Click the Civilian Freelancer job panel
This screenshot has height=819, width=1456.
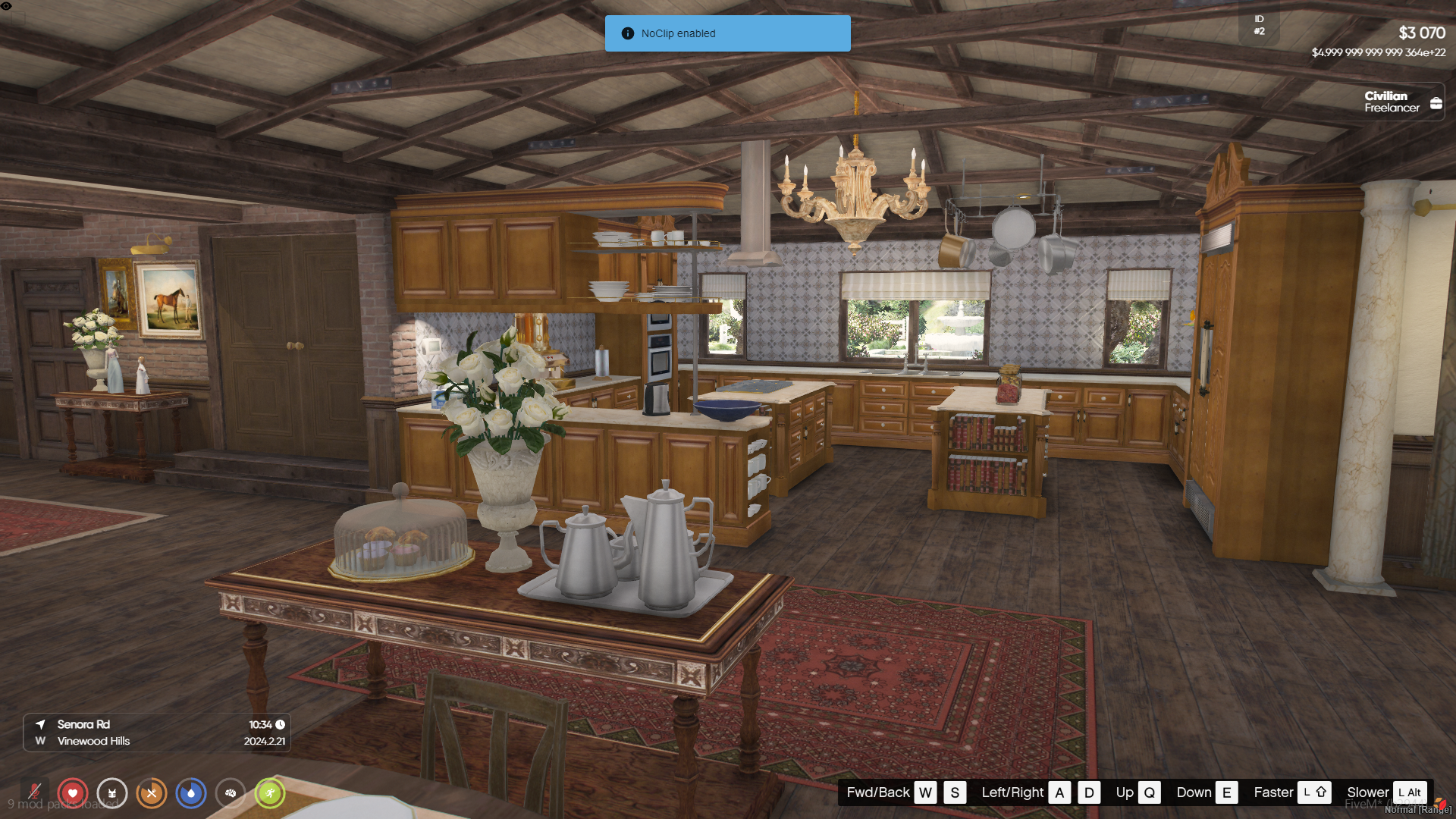tap(1392, 102)
